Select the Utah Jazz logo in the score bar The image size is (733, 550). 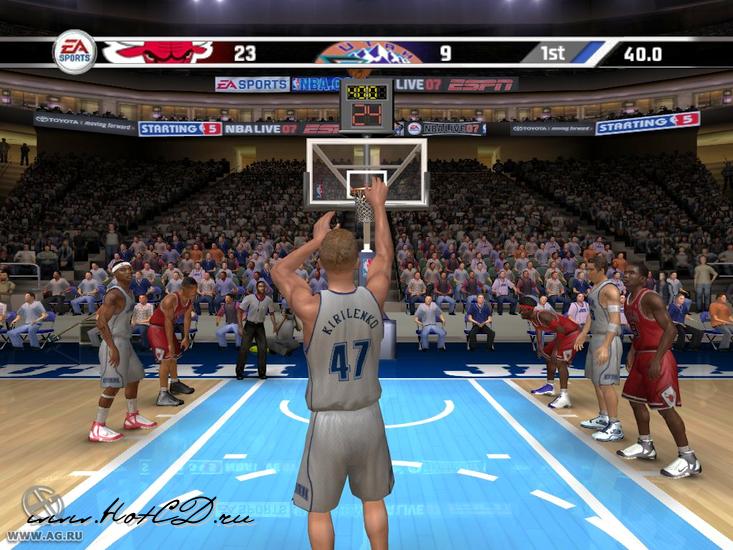(369, 52)
